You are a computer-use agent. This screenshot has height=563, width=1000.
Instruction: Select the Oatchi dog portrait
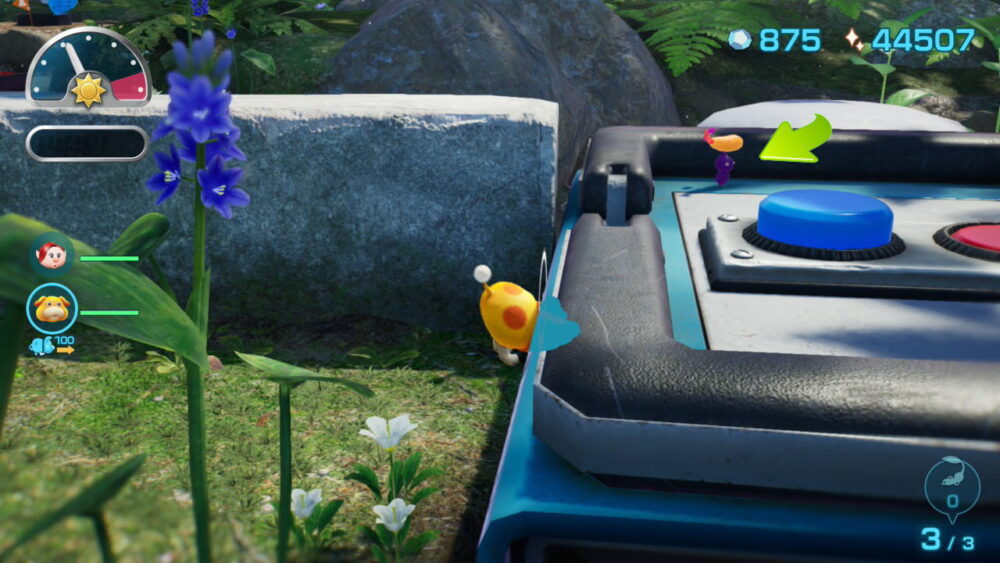pos(51,310)
